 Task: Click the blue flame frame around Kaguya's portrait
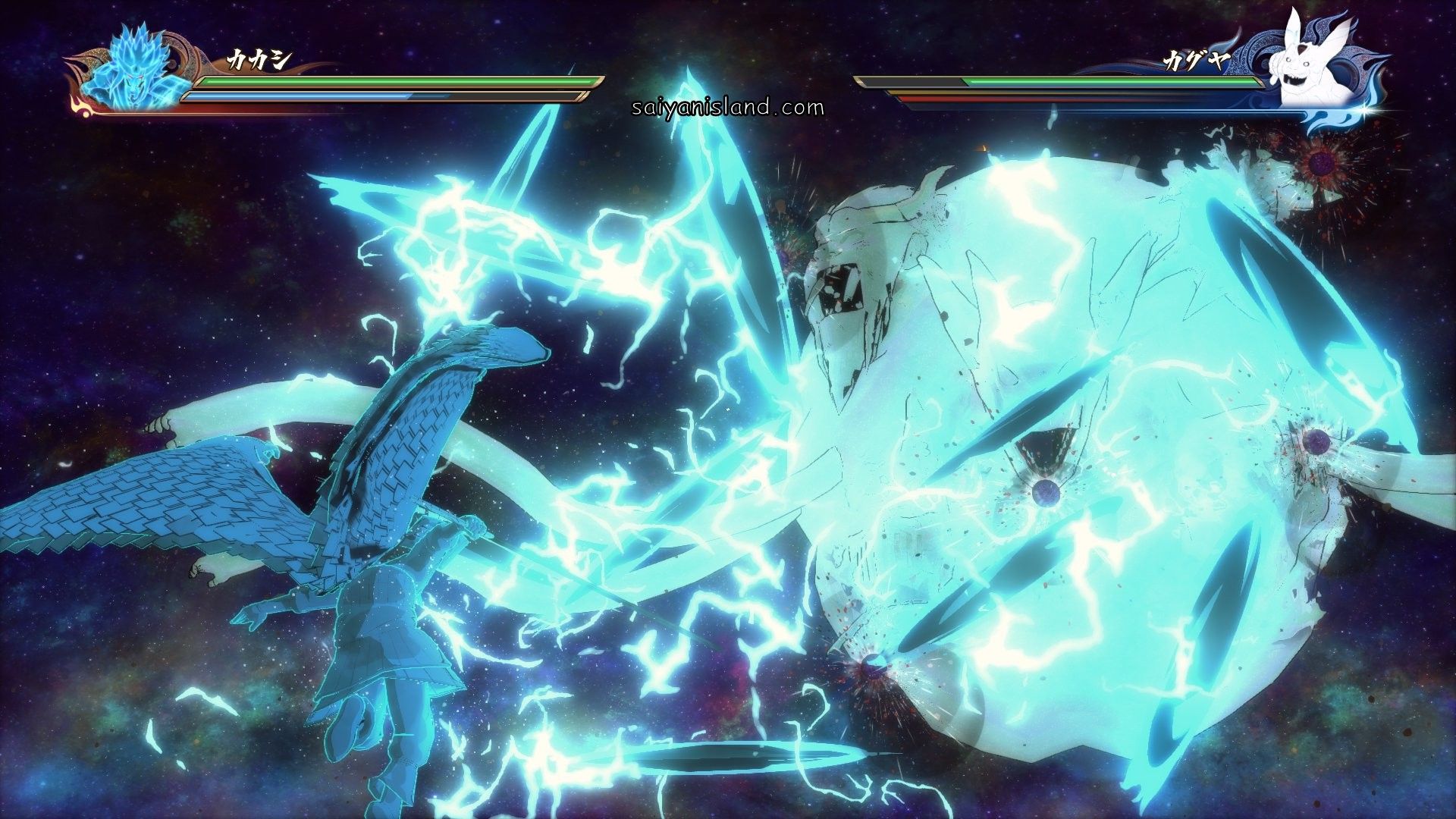[1361, 53]
